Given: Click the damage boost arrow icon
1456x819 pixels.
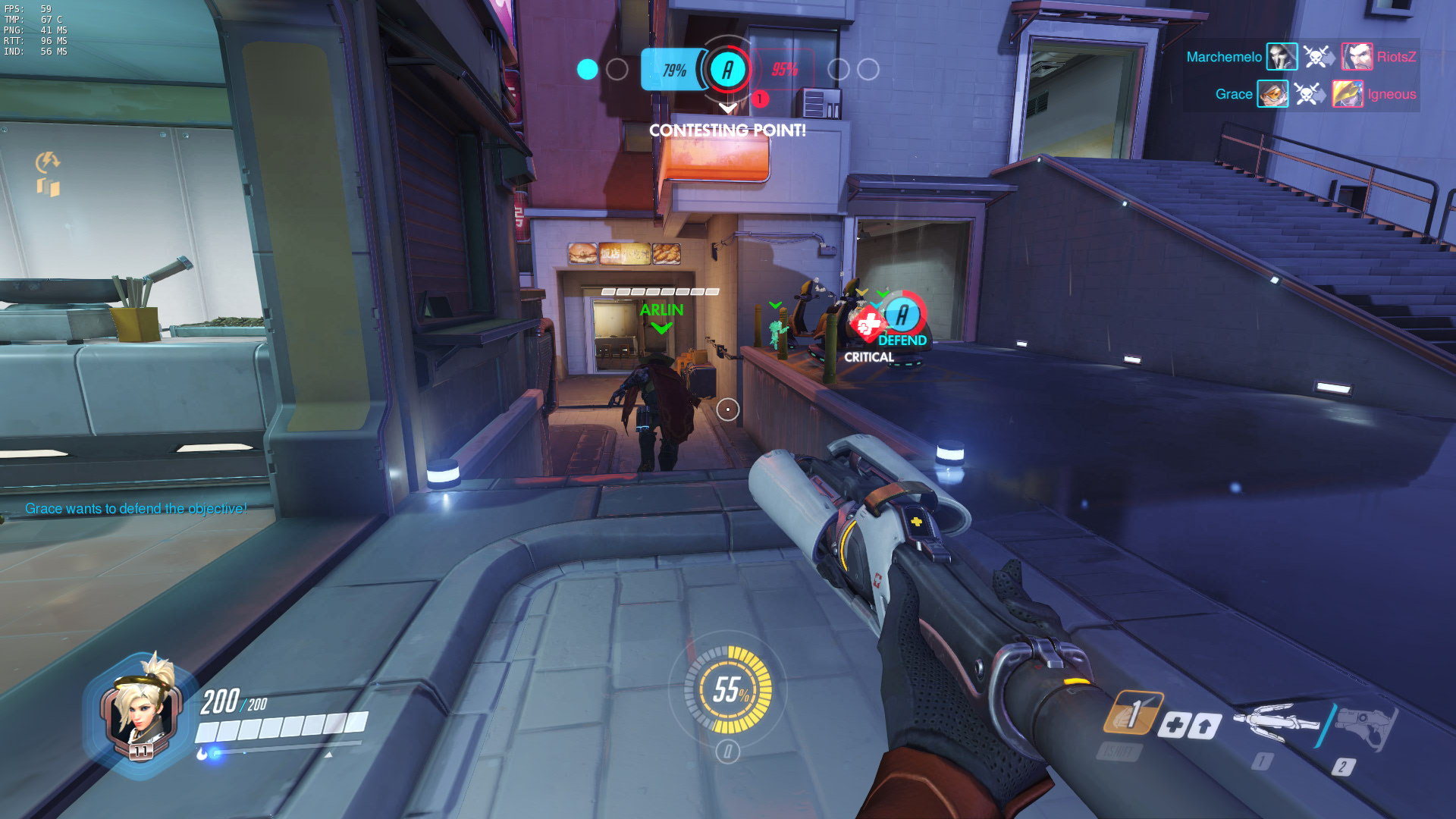Looking at the screenshot, I should click(x=1205, y=725).
